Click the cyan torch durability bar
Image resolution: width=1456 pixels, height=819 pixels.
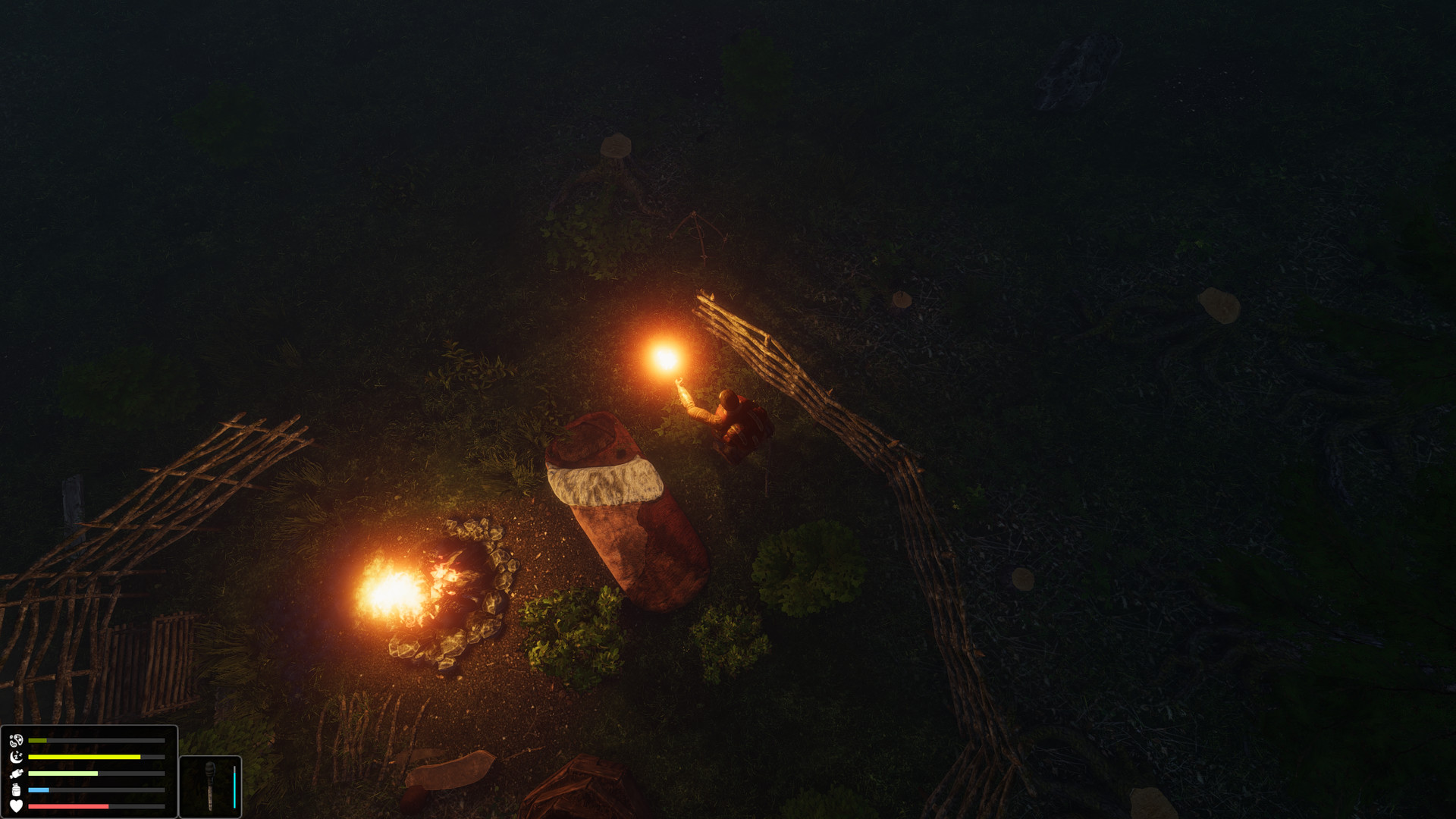coord(235,789)
